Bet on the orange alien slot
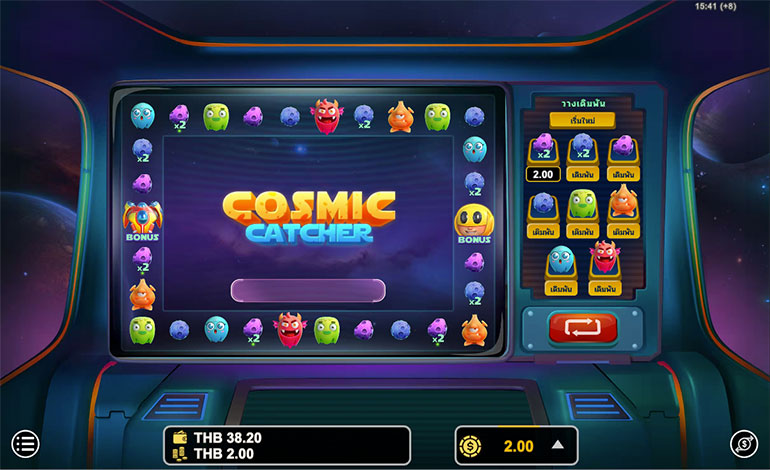This screenshot has height=470, width=770. pyautogui.click(x=622, y=231)
